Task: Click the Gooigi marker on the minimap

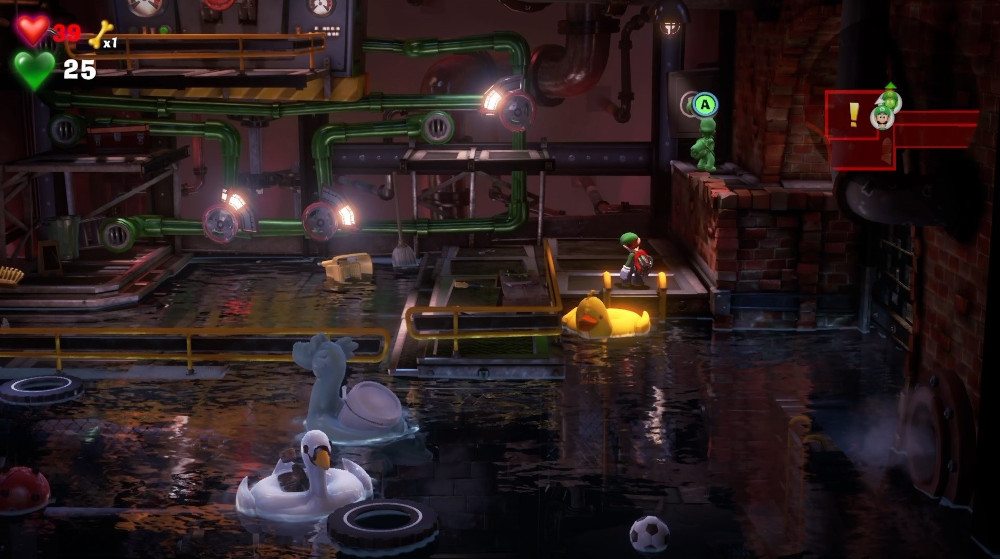Action: [x=889, y=98]
